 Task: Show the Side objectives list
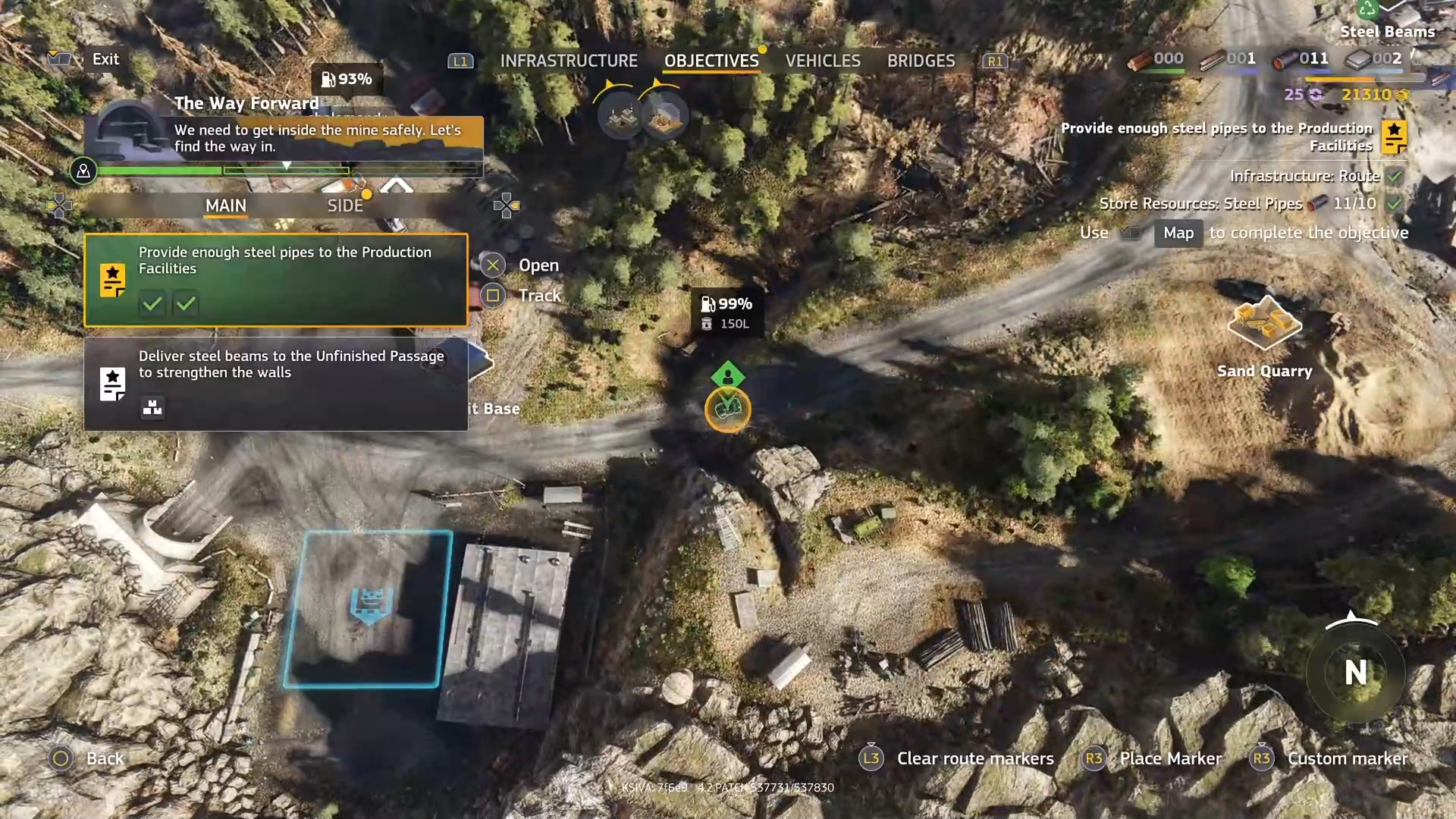pyautogui.click(x=345, y=206)
